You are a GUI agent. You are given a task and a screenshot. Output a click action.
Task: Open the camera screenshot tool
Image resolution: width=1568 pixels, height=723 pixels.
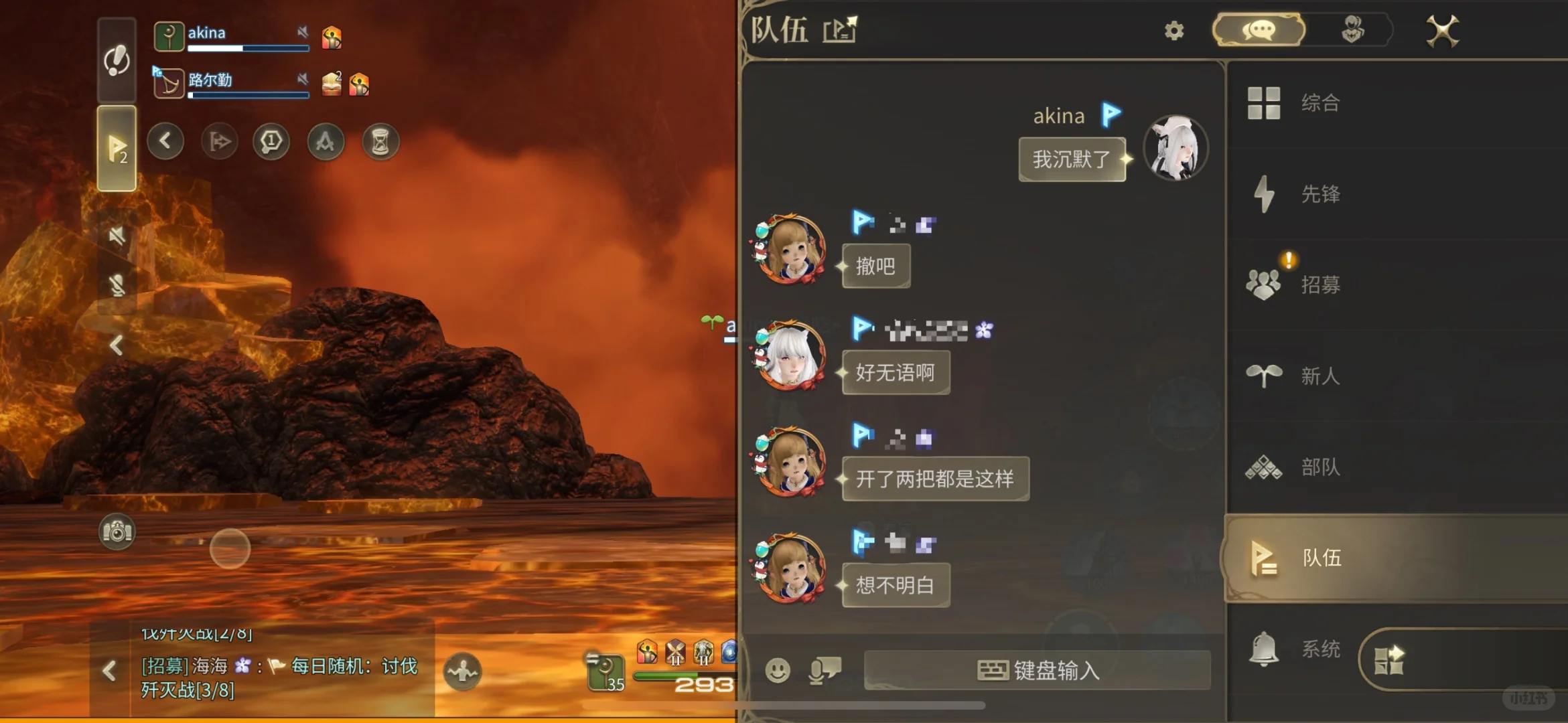coord(118,531)
